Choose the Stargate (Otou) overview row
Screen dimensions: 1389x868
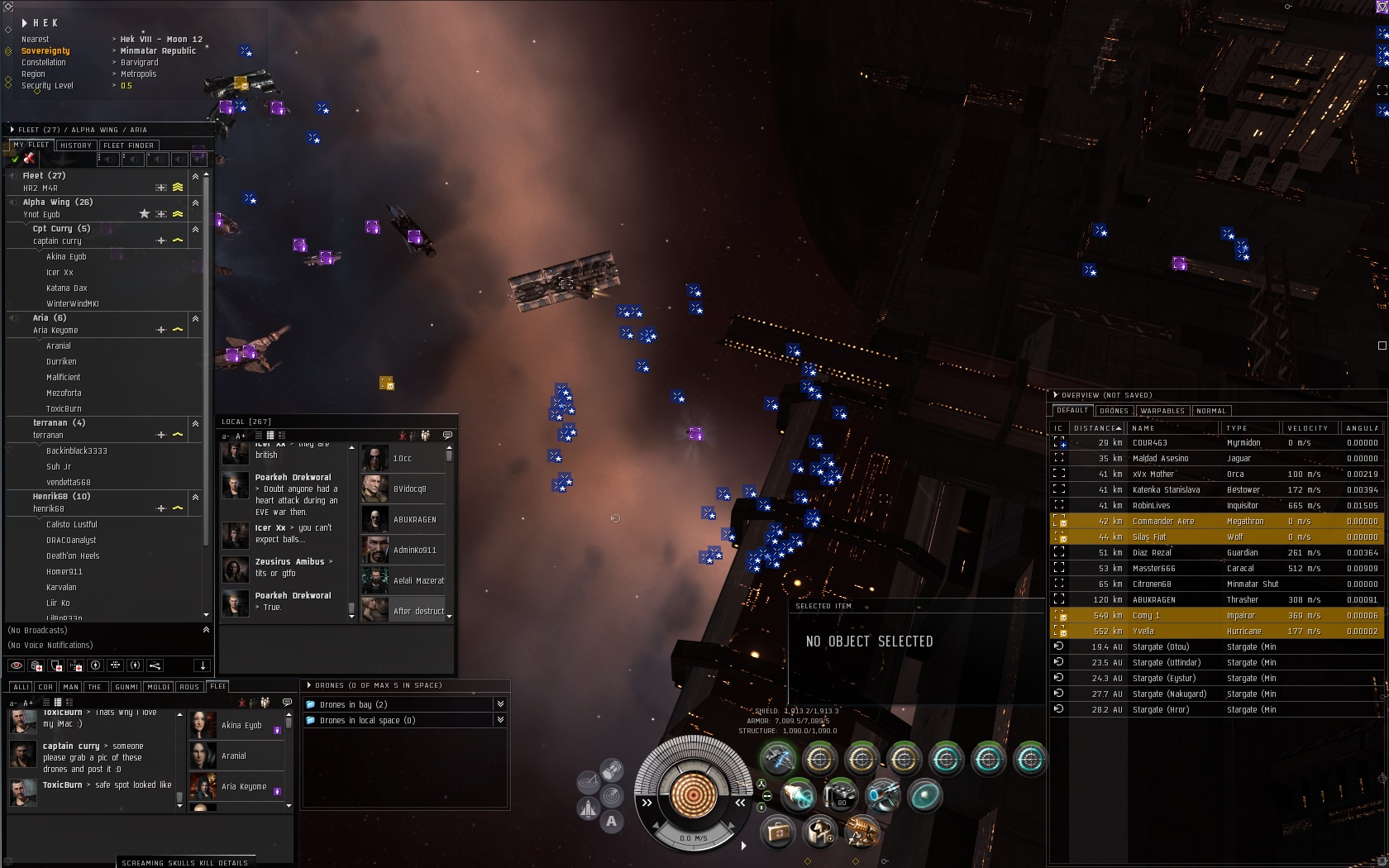pos(1161,647)
